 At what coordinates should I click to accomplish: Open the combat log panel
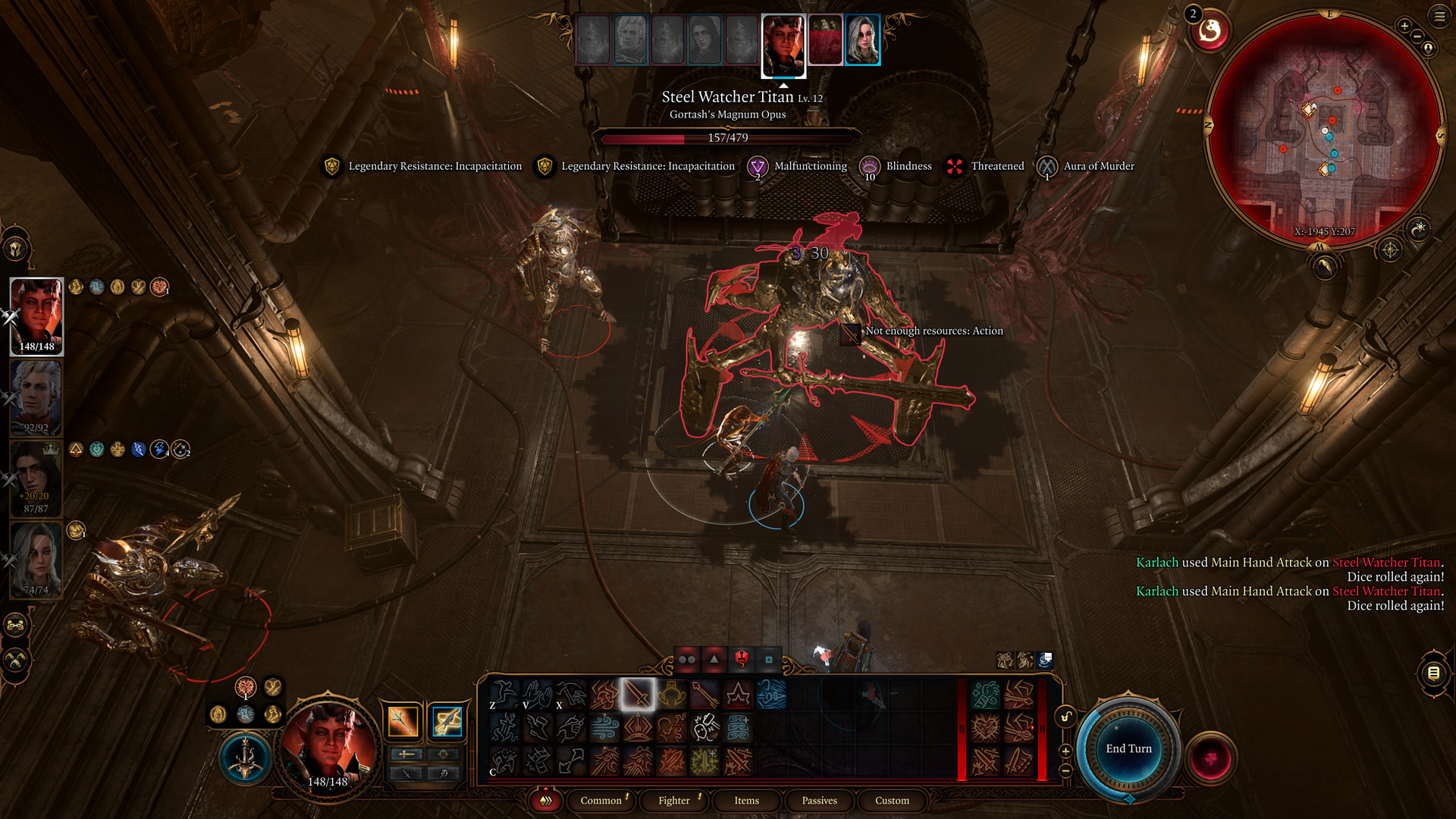coord(1433,673)
